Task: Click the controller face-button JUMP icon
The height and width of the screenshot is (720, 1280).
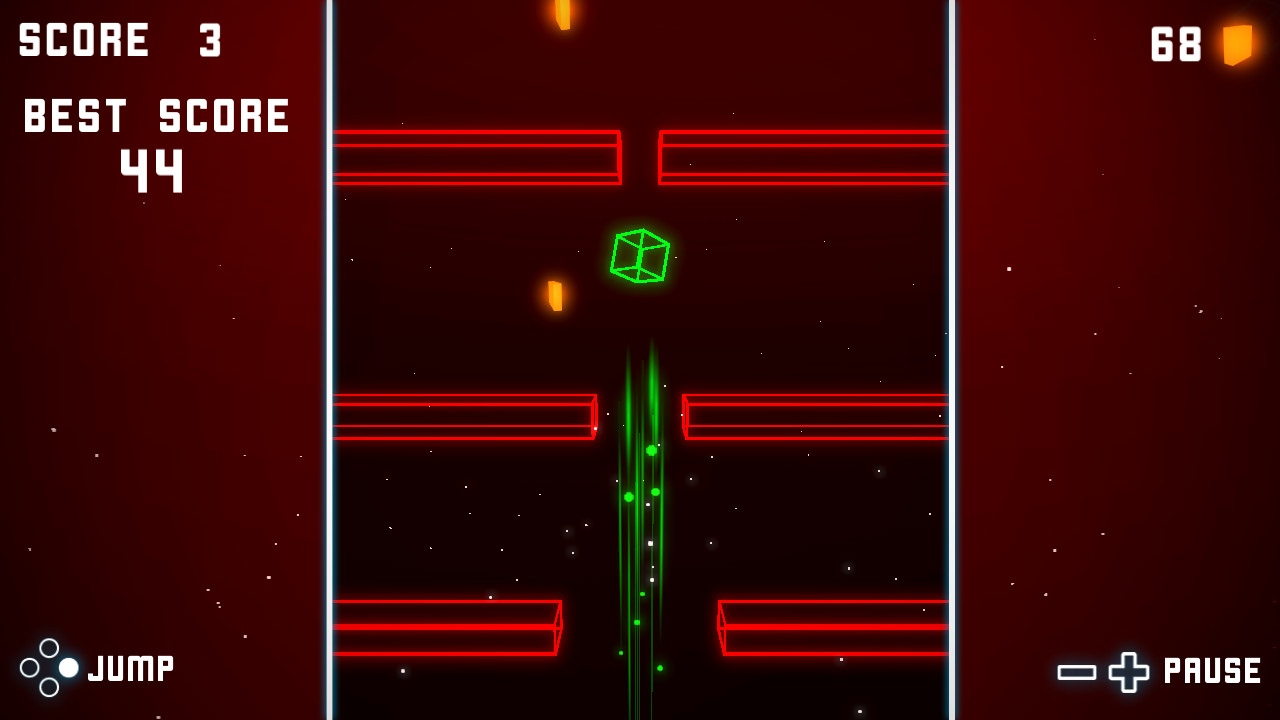Action: coord(48,668)
